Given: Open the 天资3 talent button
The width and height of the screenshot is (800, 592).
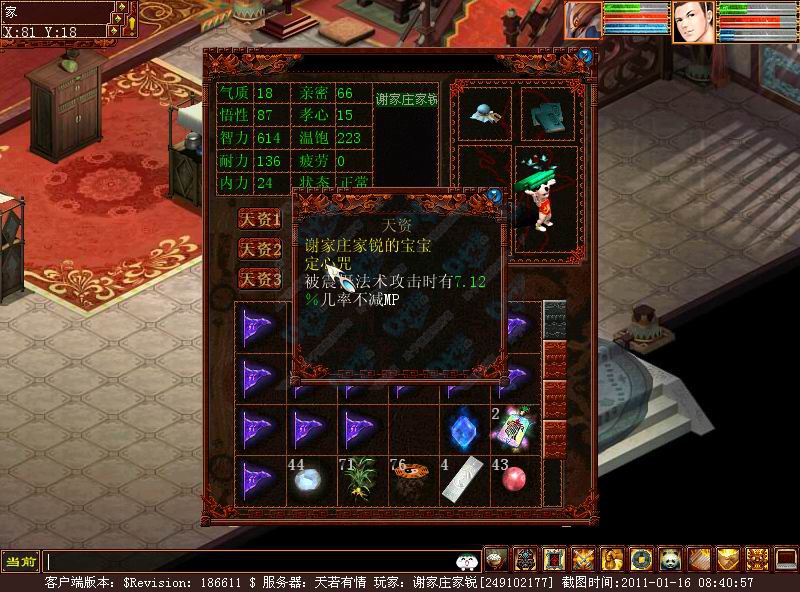Looking at the screenshot, I should [x=260, y=279].
